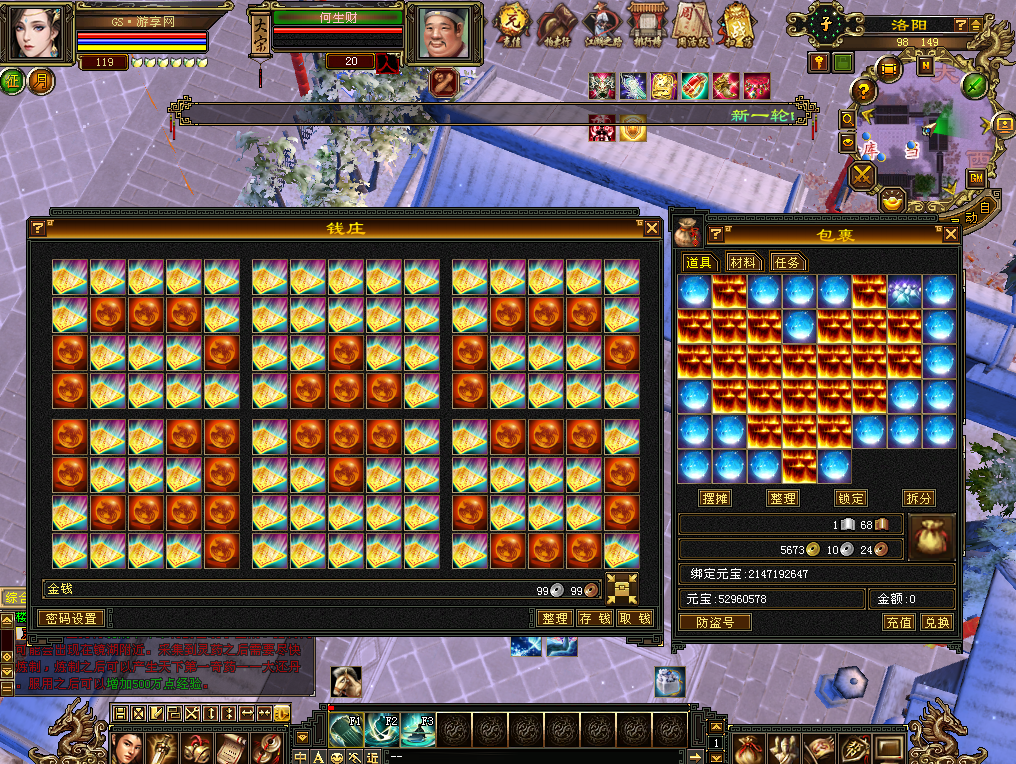Open the 拍卖行 auction house icon
Image resolution: width=1016 pixels, height=764 pixels.
tap(554, 24)
